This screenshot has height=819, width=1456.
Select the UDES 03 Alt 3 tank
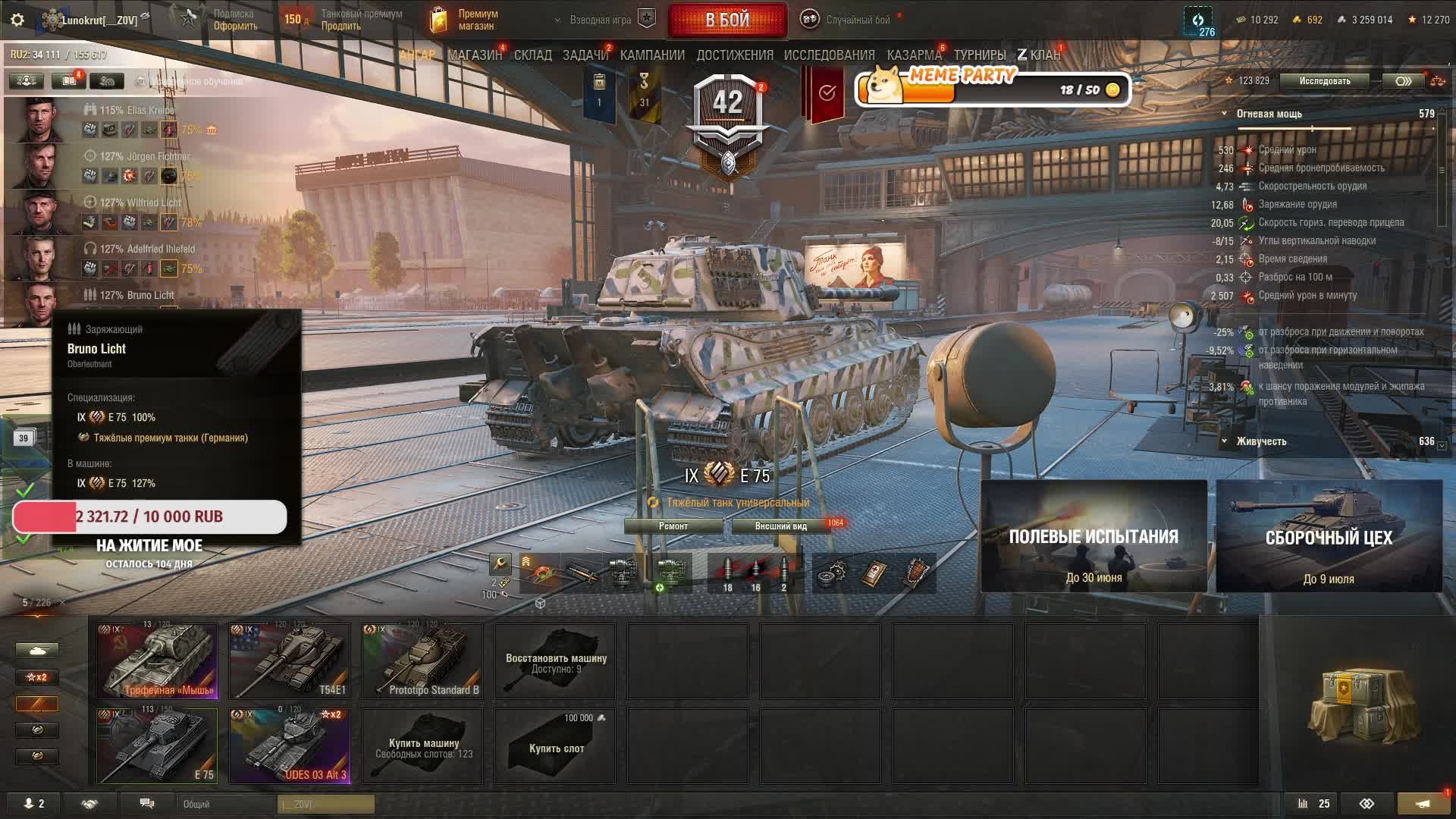coord(290,745)
